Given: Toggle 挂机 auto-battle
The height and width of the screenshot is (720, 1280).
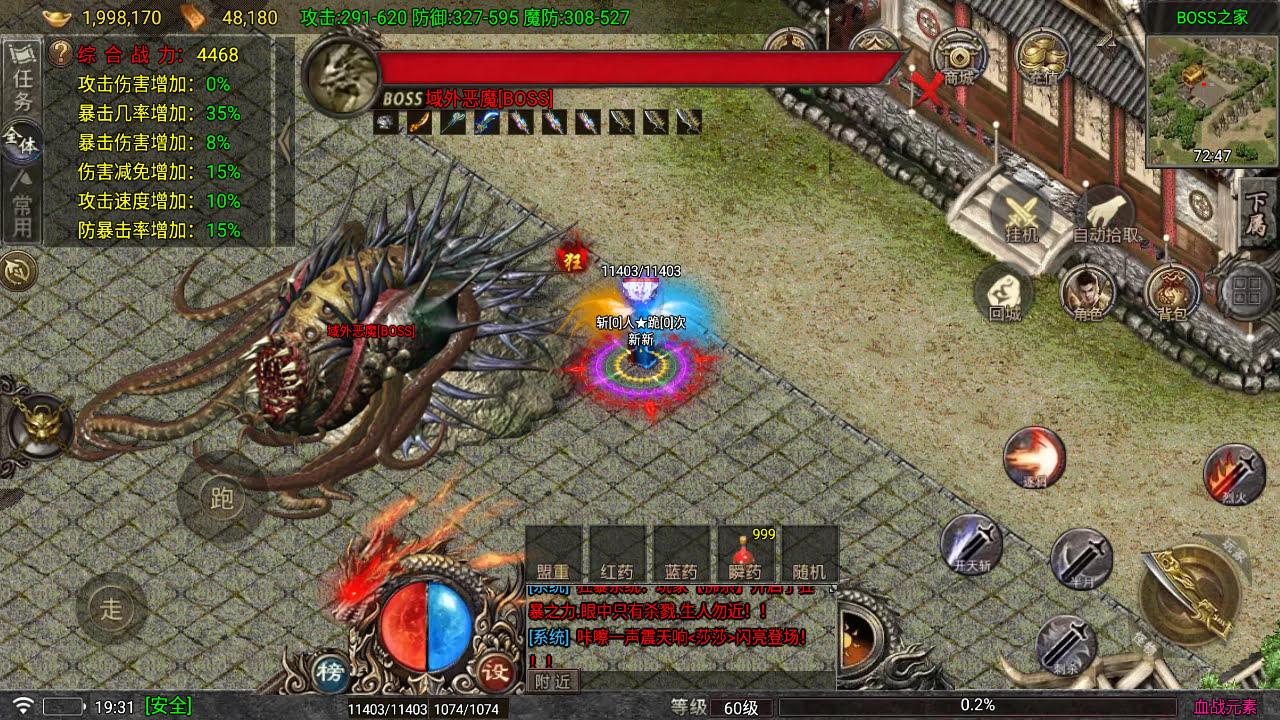Looking at the screenshot, I should (x=1021, y=217).
